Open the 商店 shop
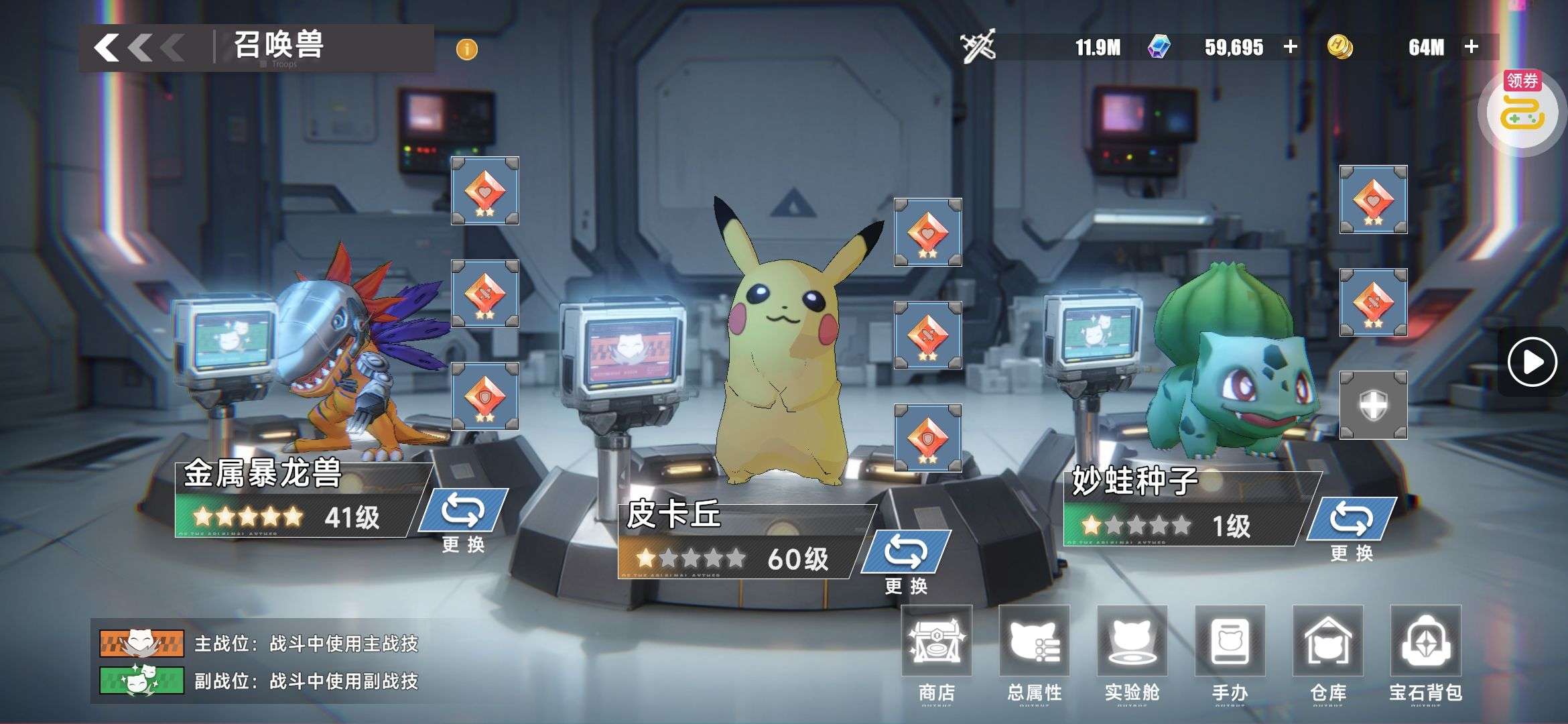 point(936,652)
